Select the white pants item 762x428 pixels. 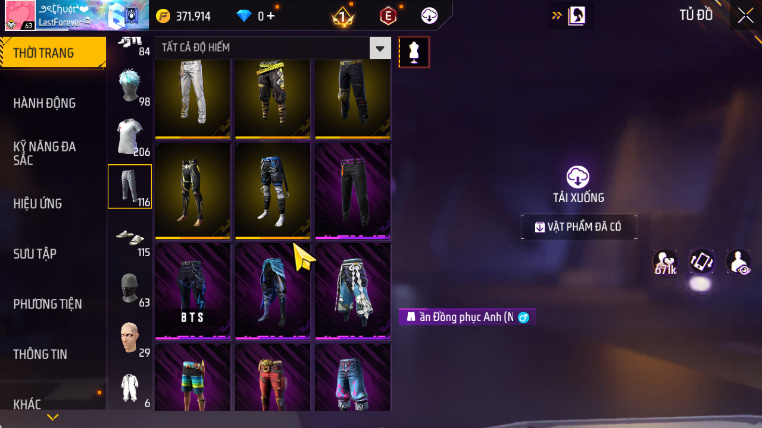point(192,96)
